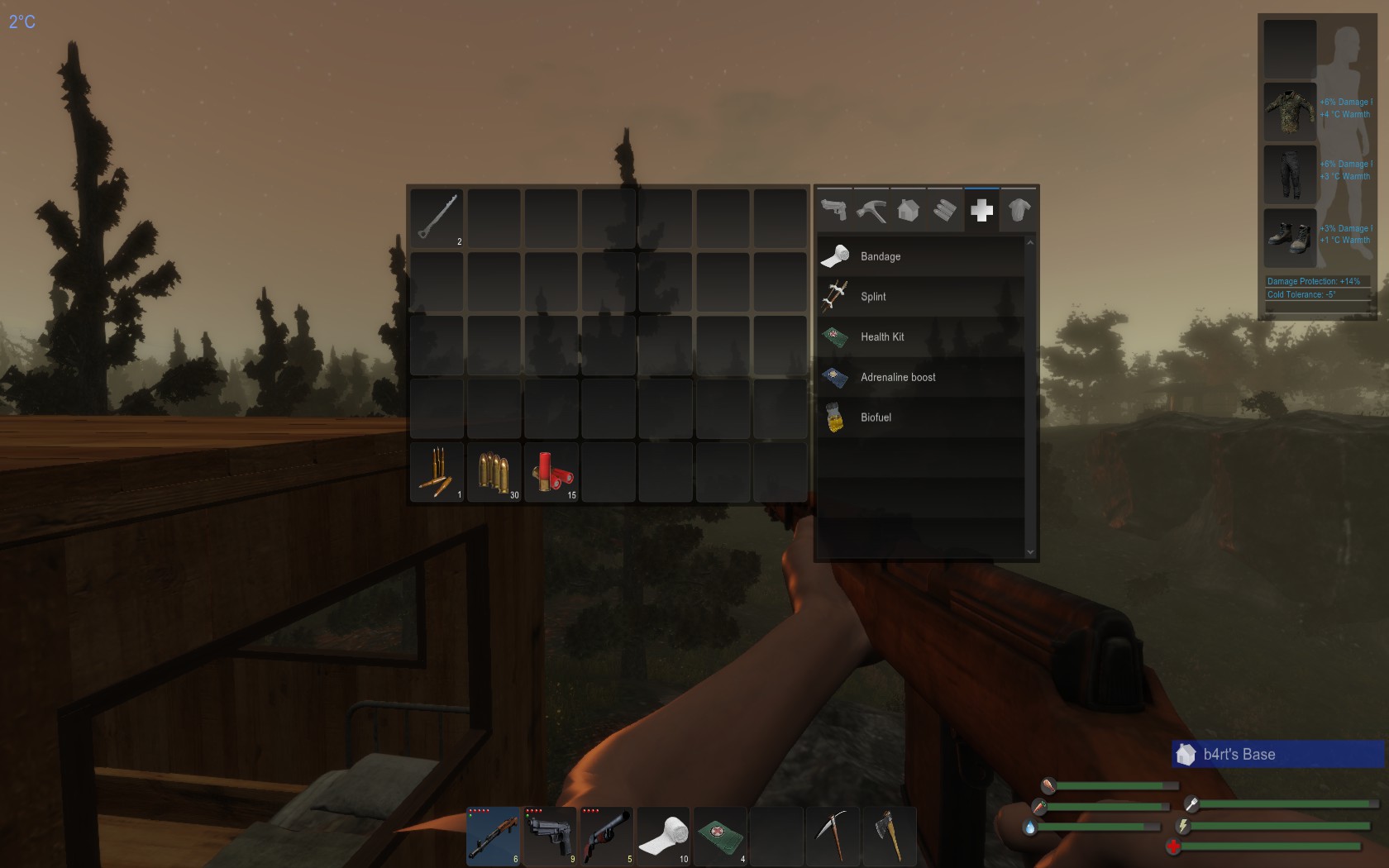Open the resources crafting category tab

click(944, 211)
